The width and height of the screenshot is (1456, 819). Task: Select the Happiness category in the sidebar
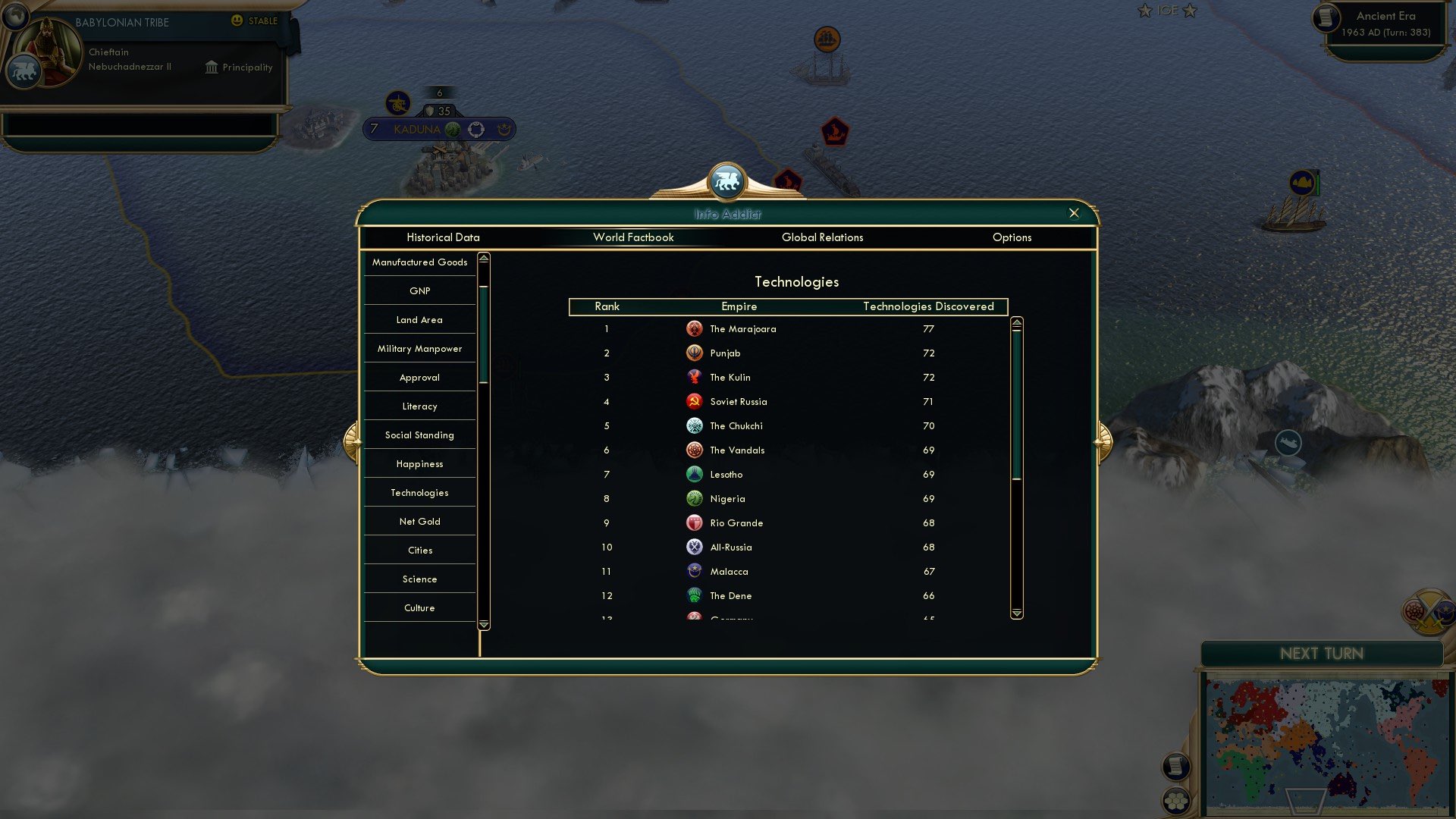[419, 463]
